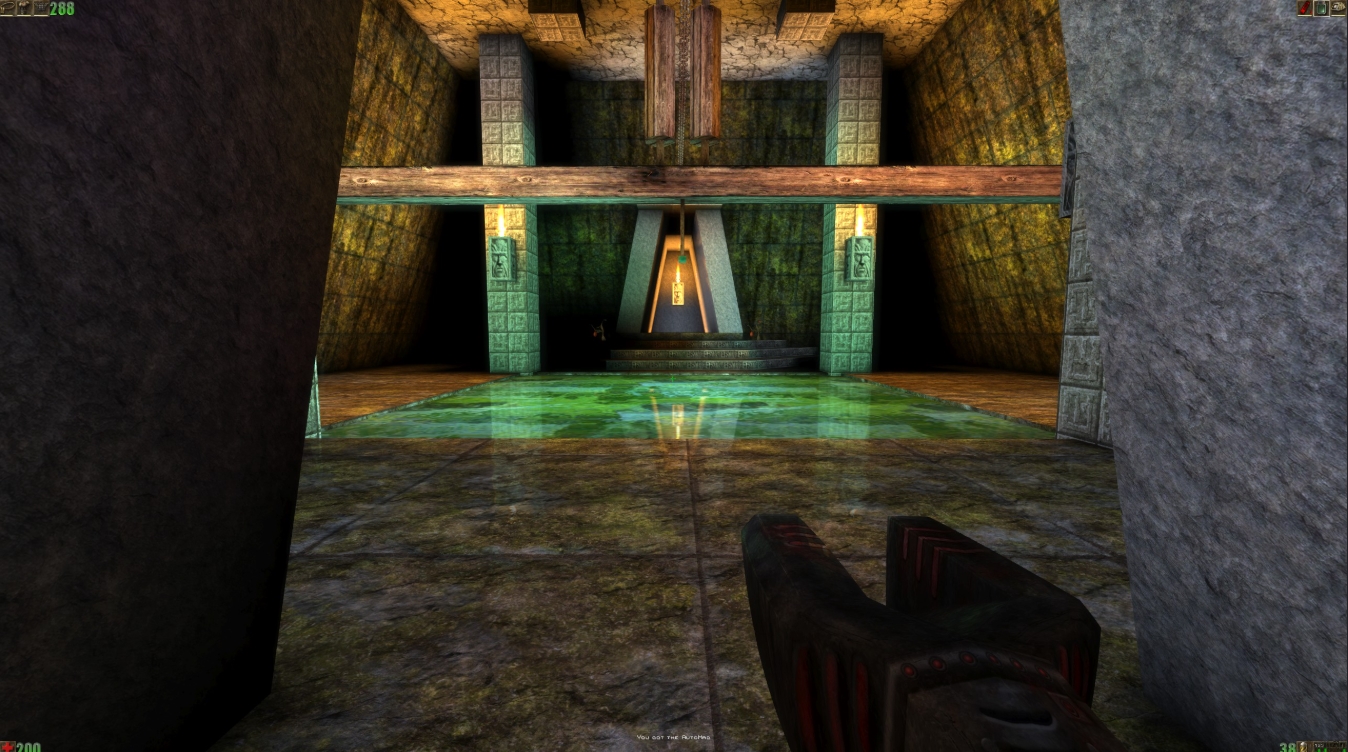
Task: Click the ammo clip icon bottom-right
Action: click(x=1303, y=747)
